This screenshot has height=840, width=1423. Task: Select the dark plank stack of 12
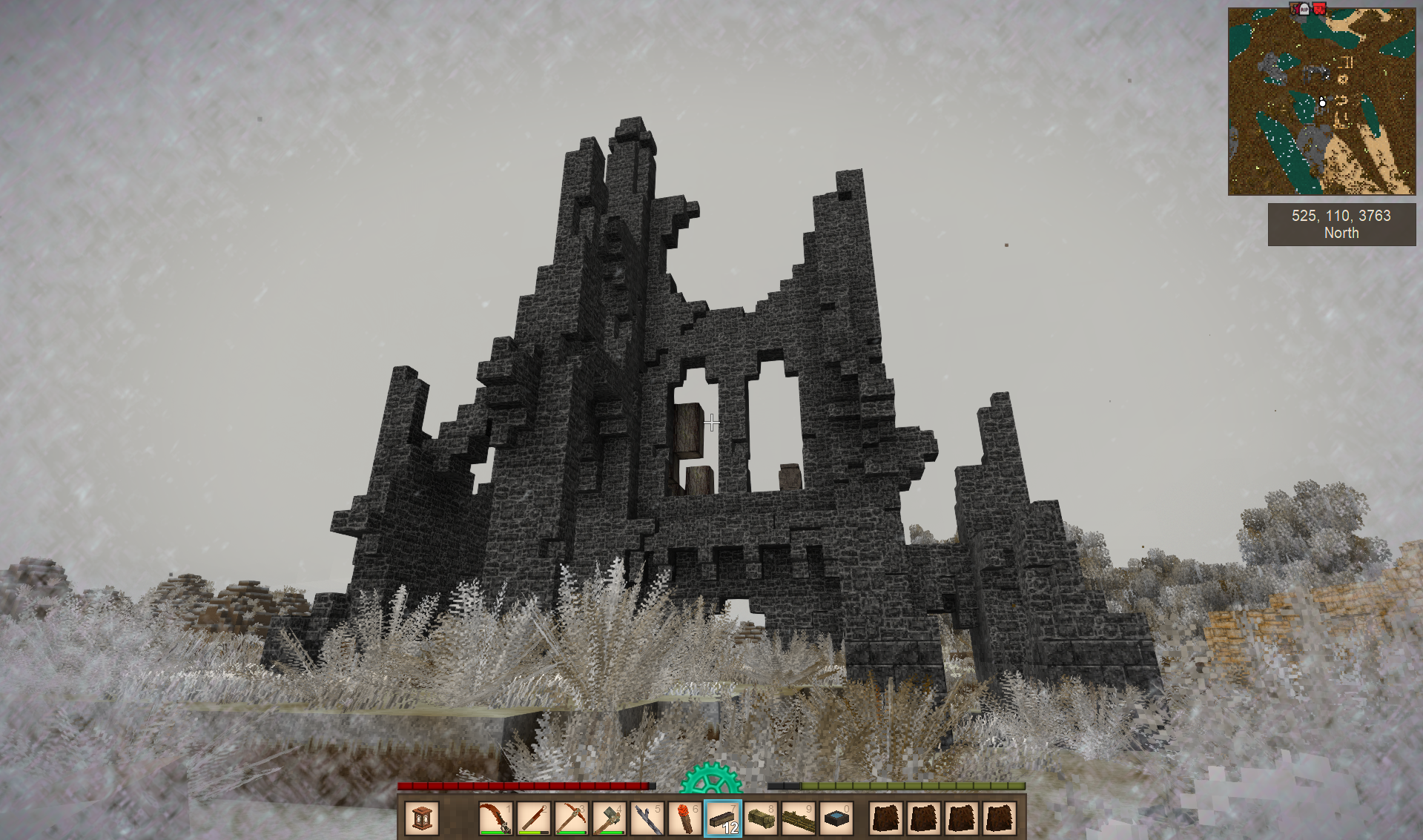click(723, 818)
